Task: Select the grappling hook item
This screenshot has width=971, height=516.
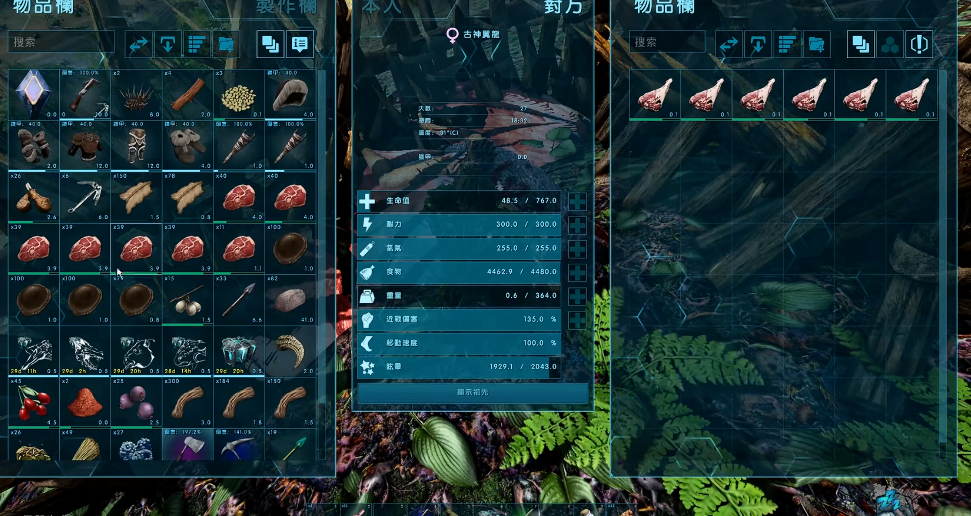Action: [x=85, y=197]
